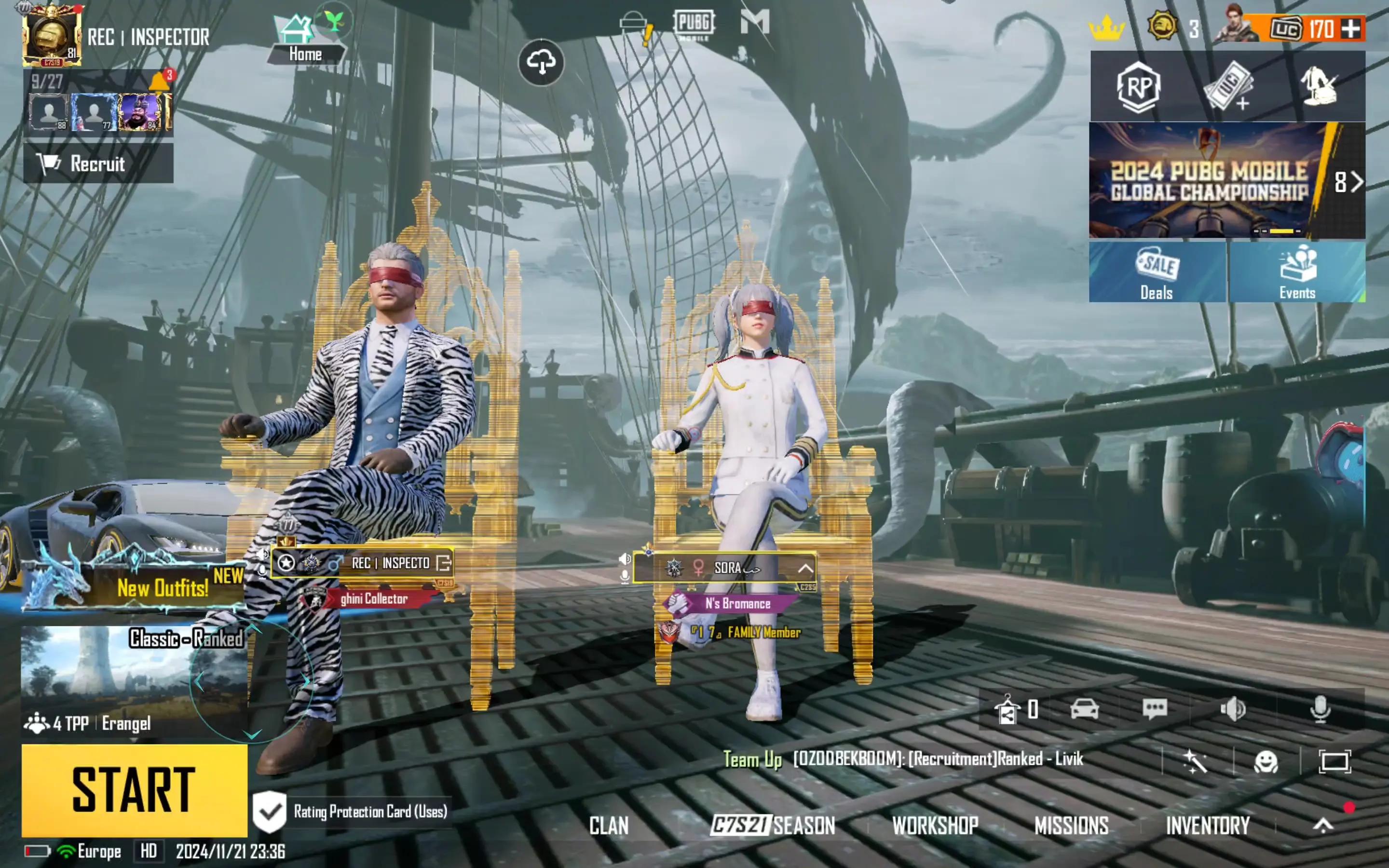Open the INVENTORY menu
The image size is (1389, 868).
click(1208, 826)
